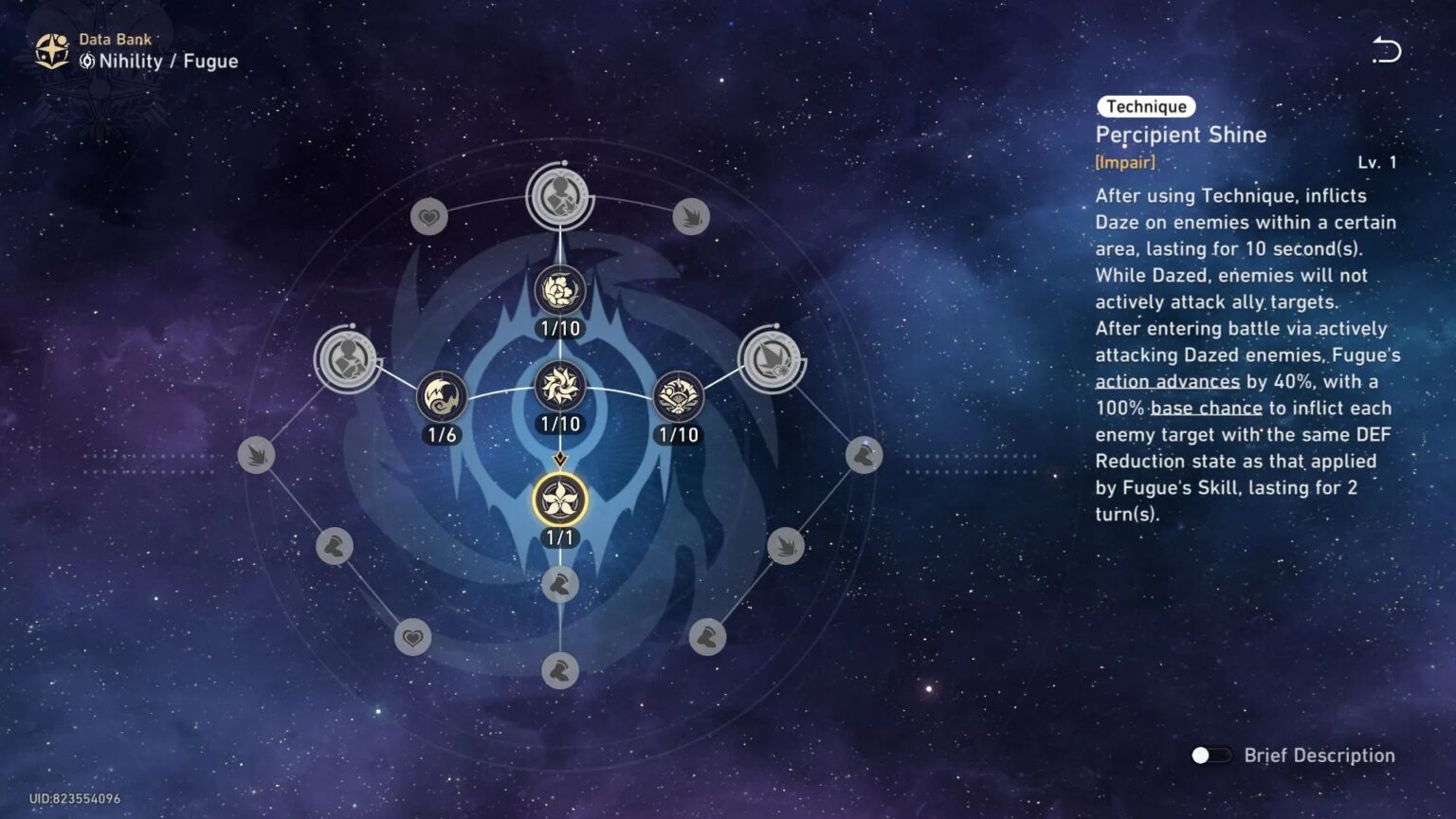
Task: Click the heart-shaped HP stat bonus node
Action: 428,217
